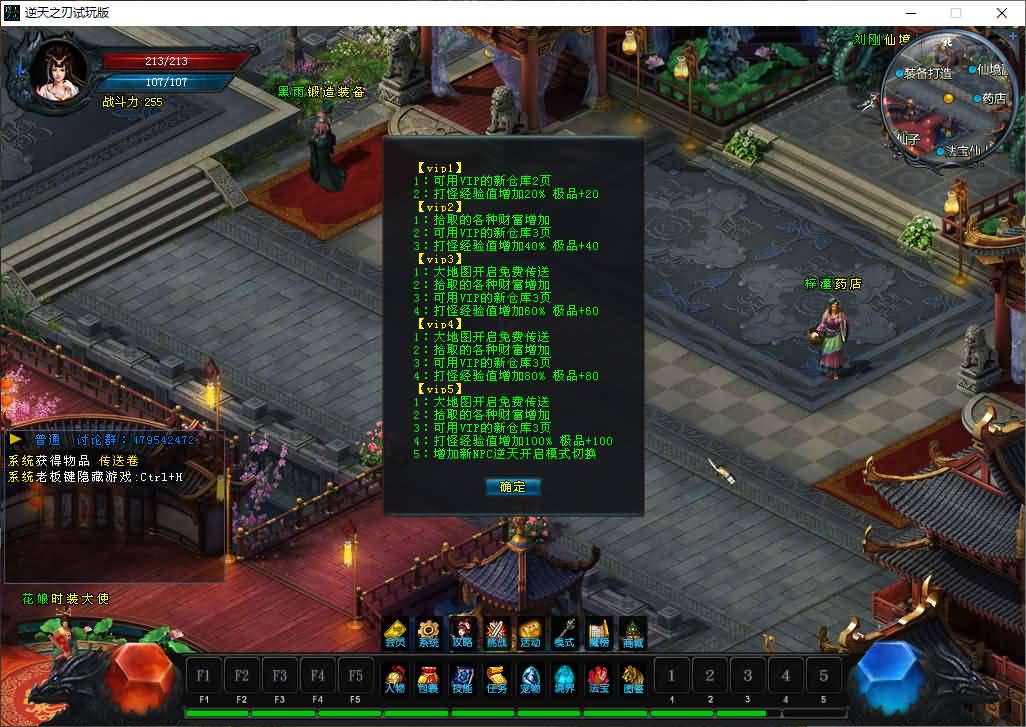Image resolution: width=1026 pixels, height=727 pixels.
Task: Show the 活动 events panel
Action: coord(530,634)
